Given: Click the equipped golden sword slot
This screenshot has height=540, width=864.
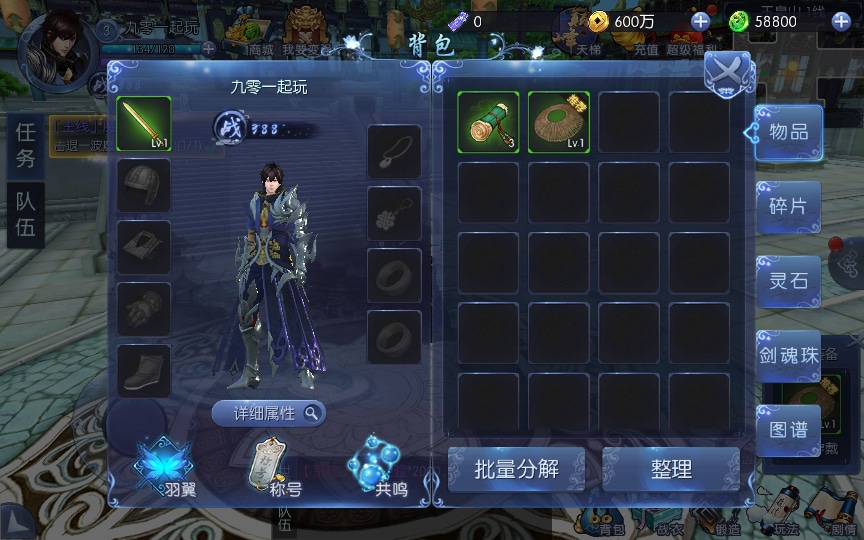Looking at the screenshot, I should coord(144,122).
